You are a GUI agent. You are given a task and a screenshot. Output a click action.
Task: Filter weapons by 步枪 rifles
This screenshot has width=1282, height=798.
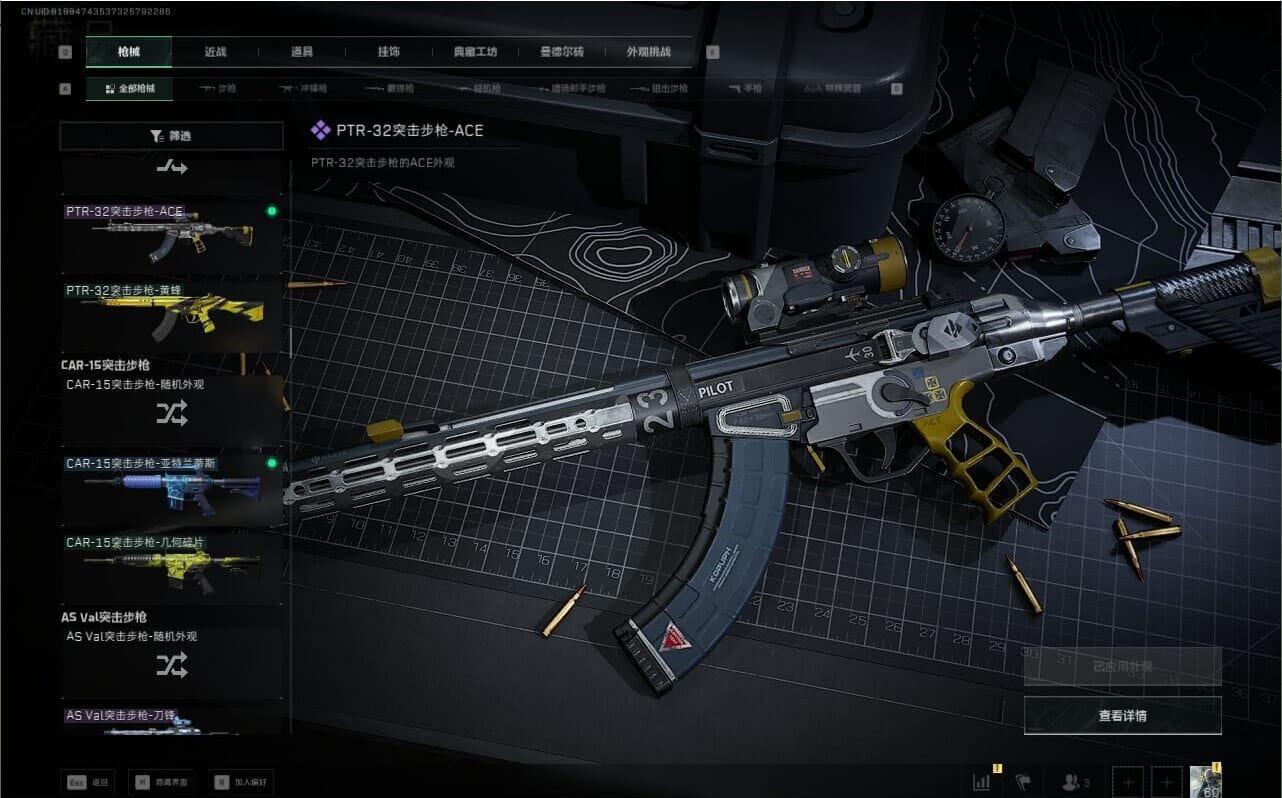point(218,89)
